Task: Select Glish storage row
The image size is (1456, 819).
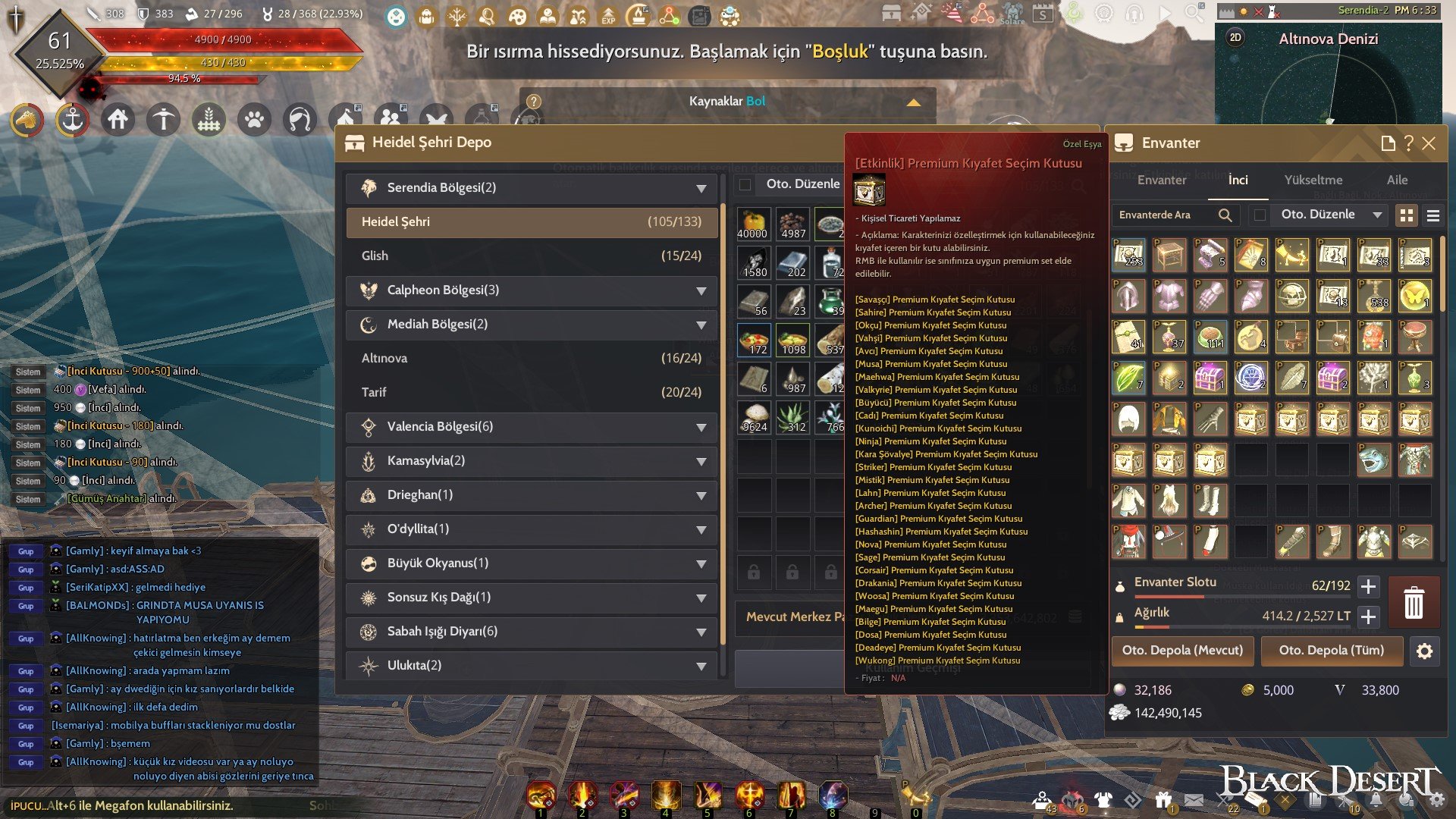Action: coord(531,256)
